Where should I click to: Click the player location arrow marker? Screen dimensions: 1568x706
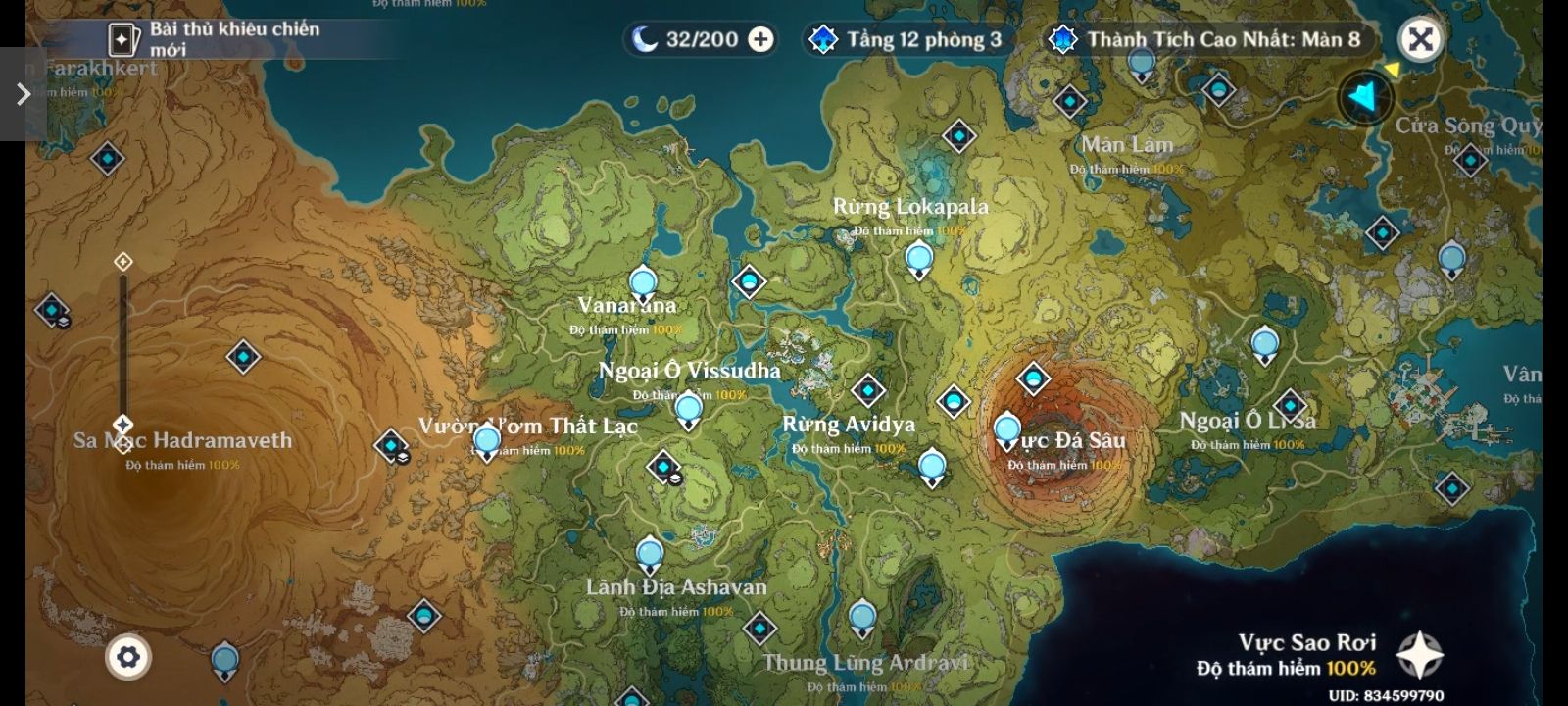(x=1364, y=97)
